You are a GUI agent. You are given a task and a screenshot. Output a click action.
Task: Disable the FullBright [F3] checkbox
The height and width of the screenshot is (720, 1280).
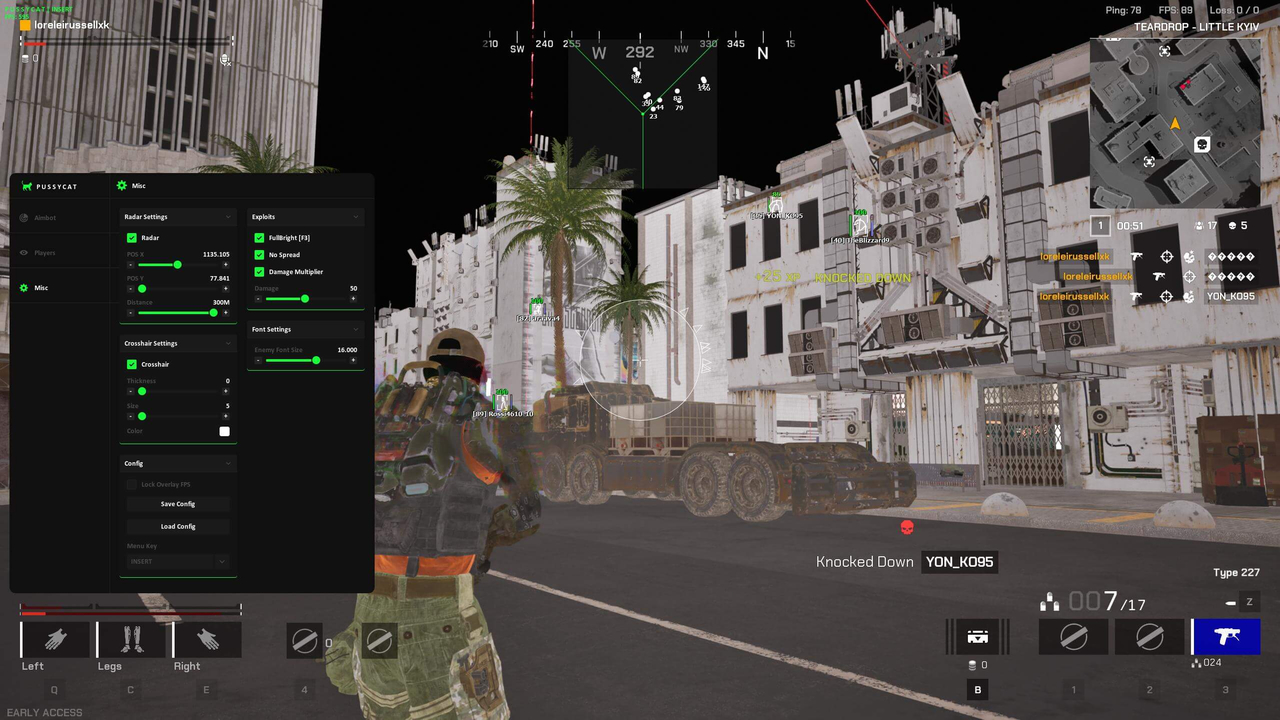pos(259,237)
